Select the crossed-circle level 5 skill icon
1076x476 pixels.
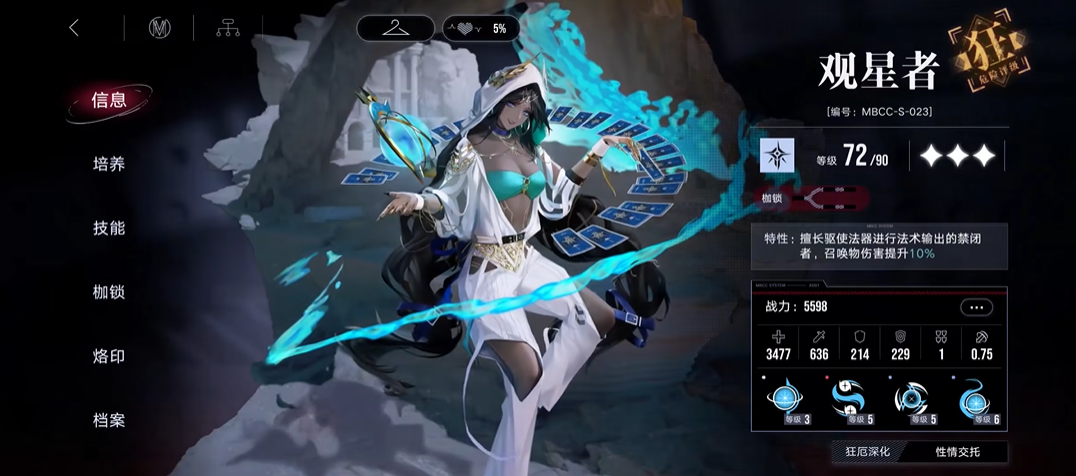(x=912, y=402)
